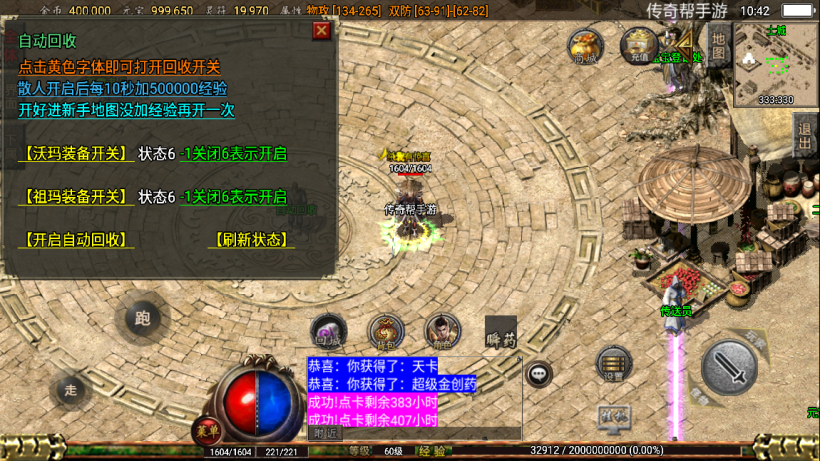Open the 充值 recharge treasure chest icon
This screenshot has width=820, height=461.
pyautogui.click(x=638, y=46)
